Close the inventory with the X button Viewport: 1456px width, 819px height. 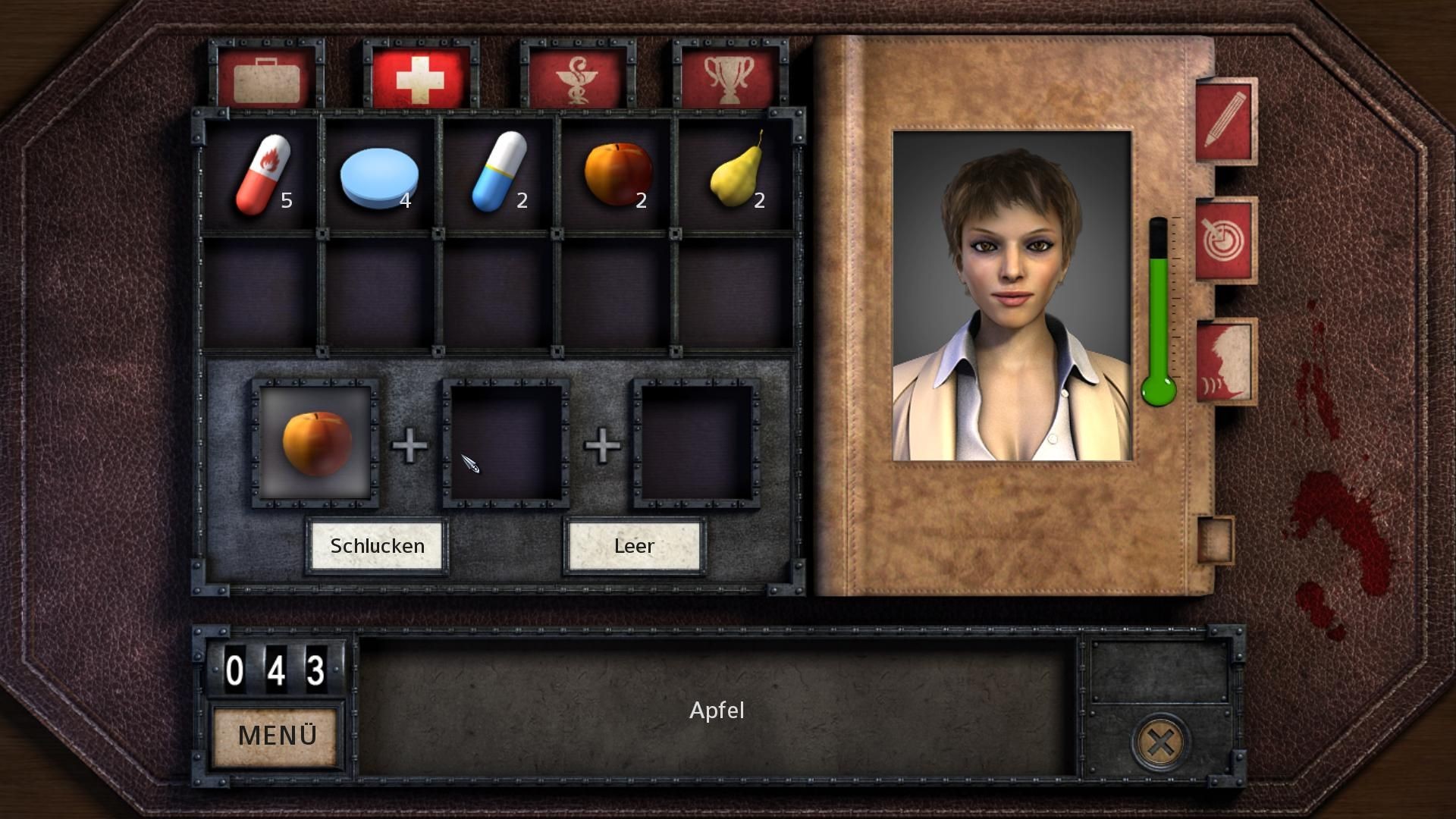(1159, 743)
